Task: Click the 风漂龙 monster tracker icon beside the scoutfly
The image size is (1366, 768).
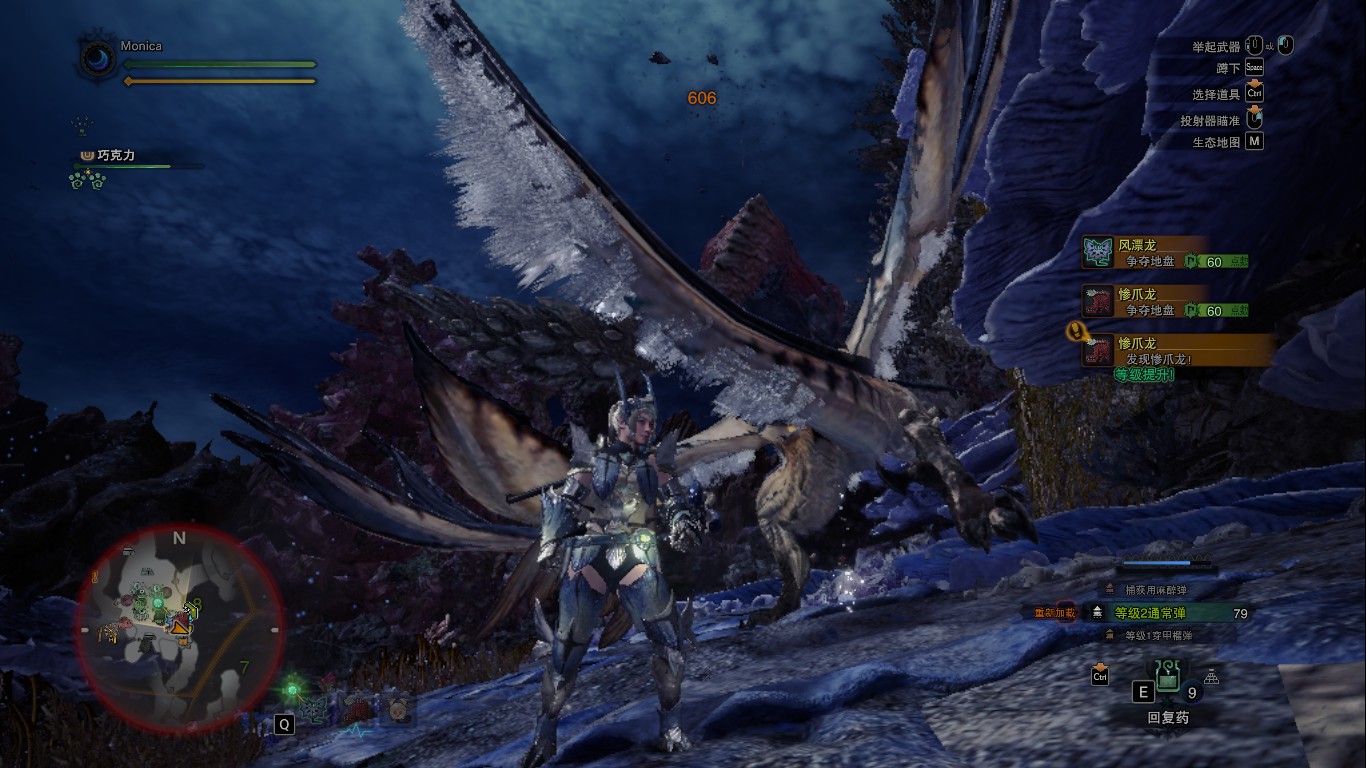Action: [x=315, y=710]
